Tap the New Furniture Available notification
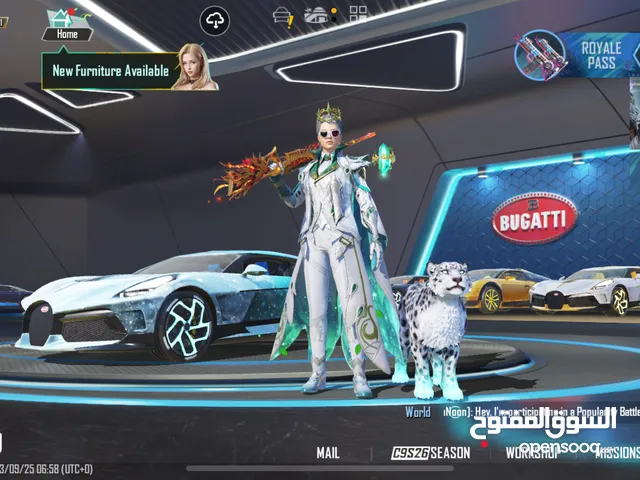 tap(110, 71)
